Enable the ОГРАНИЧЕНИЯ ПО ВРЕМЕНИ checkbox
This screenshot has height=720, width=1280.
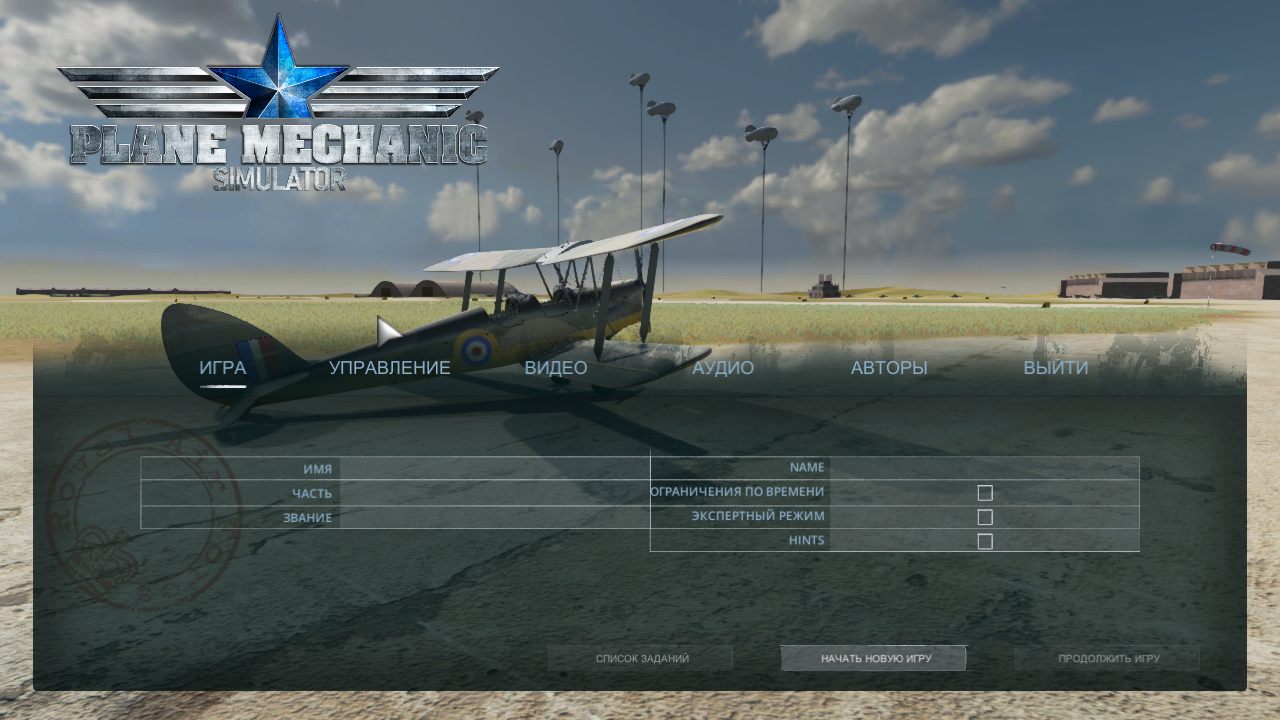point(987,491)
